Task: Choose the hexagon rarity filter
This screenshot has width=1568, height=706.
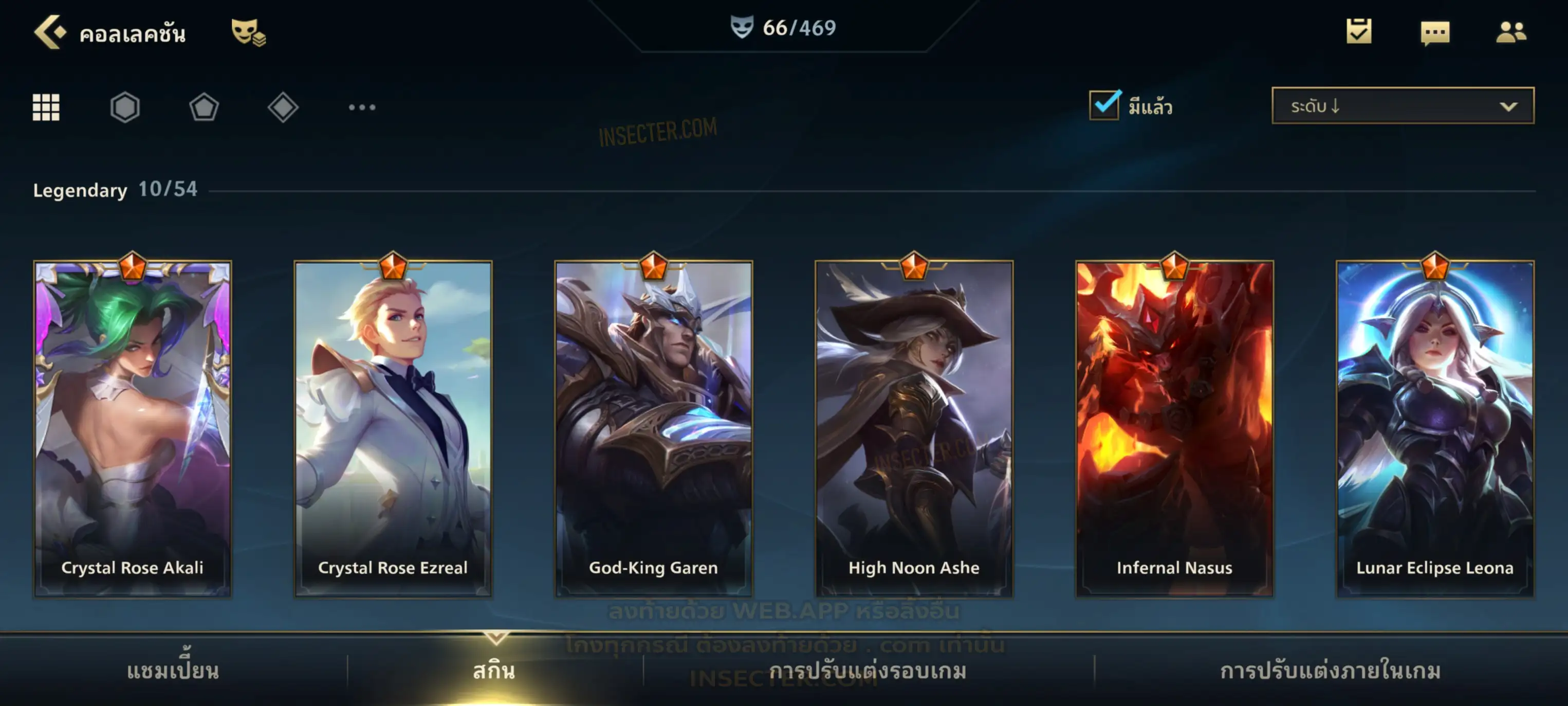Action: 125,107
